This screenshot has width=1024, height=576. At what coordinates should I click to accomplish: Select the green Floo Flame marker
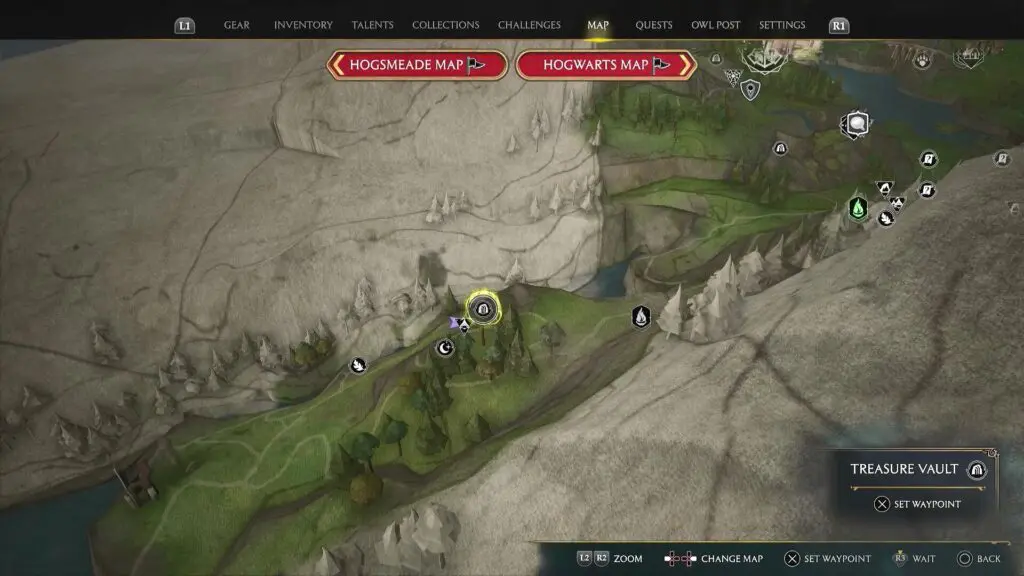pyautogui.click(x=857, y=208)
